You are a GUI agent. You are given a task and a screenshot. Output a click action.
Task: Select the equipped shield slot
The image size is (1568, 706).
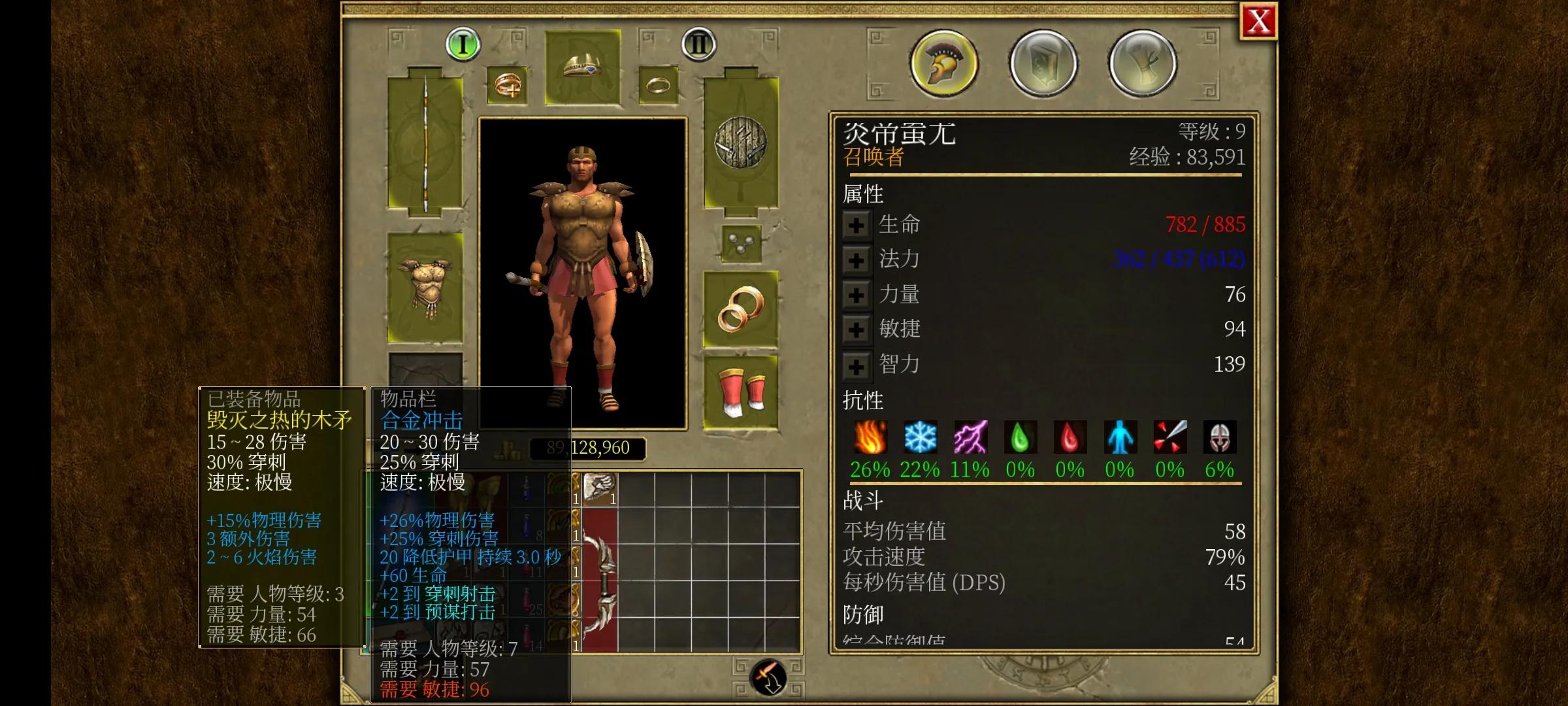tap(740, 144)
